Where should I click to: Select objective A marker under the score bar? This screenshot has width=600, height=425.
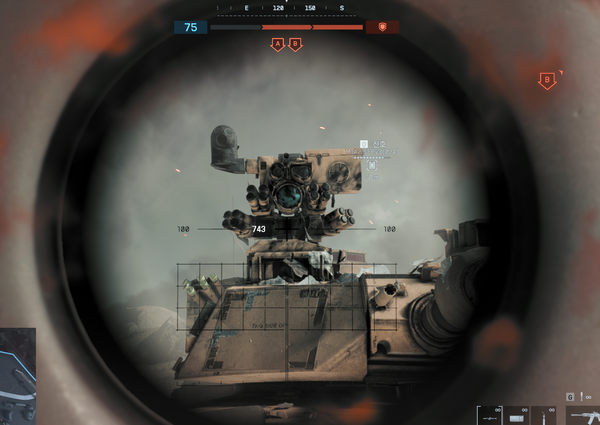point(277,45)
